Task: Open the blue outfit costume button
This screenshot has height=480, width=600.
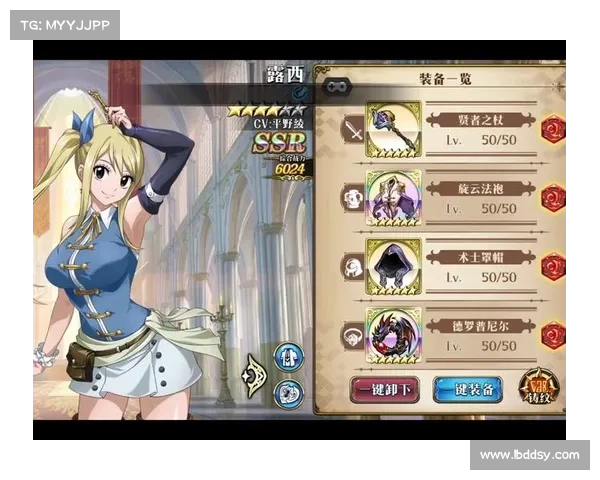Action: tap(289, 357)
